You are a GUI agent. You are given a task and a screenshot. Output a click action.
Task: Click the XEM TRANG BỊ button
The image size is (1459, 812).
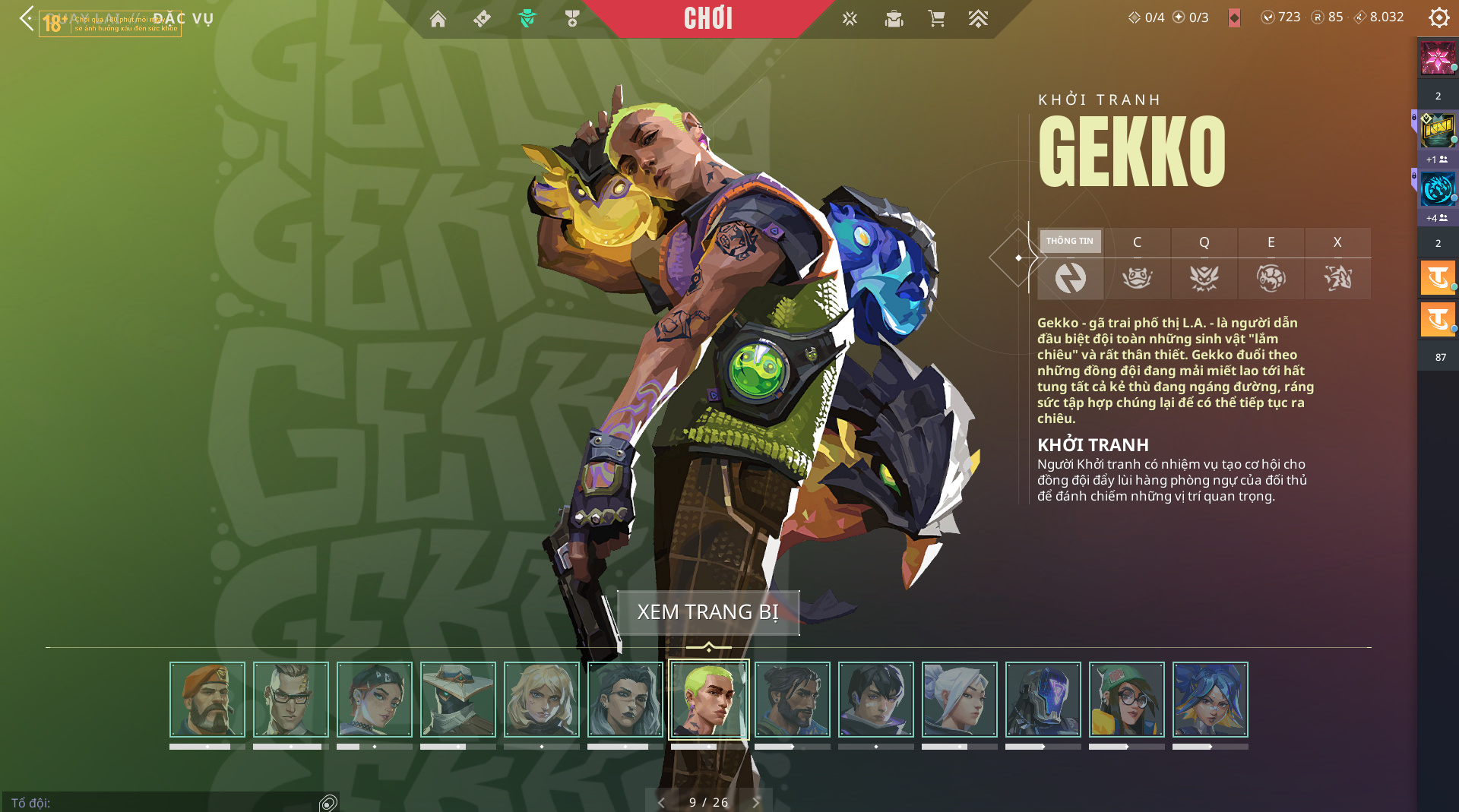(x=707, y=612)
